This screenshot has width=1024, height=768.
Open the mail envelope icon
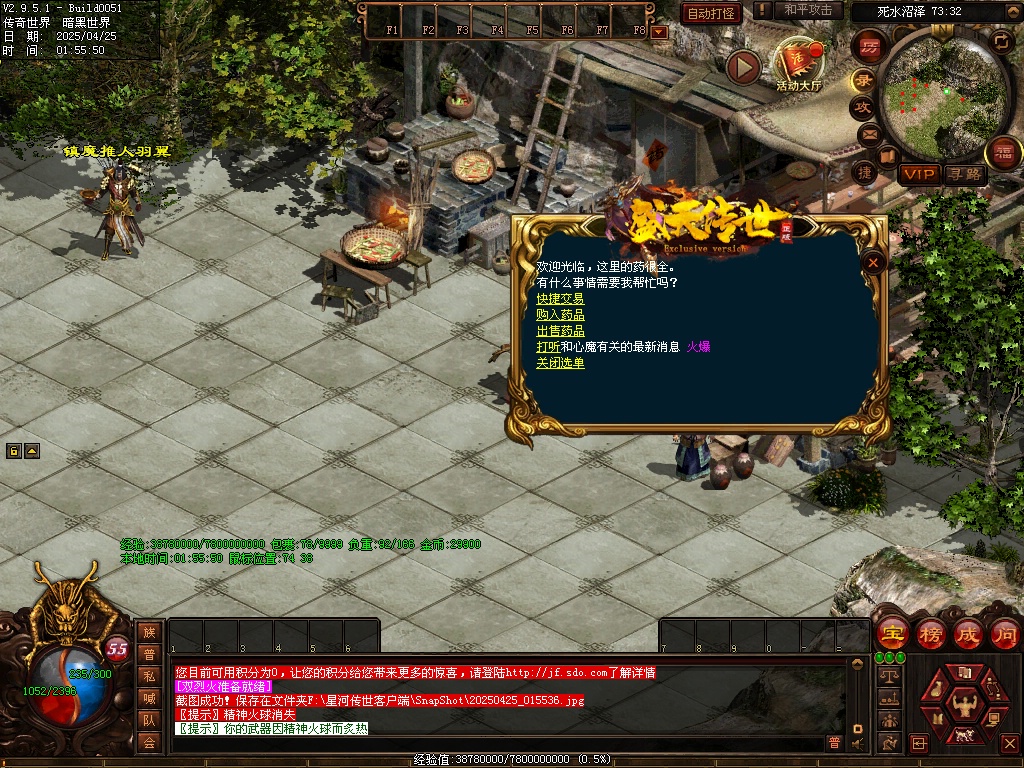coord(868,134)
